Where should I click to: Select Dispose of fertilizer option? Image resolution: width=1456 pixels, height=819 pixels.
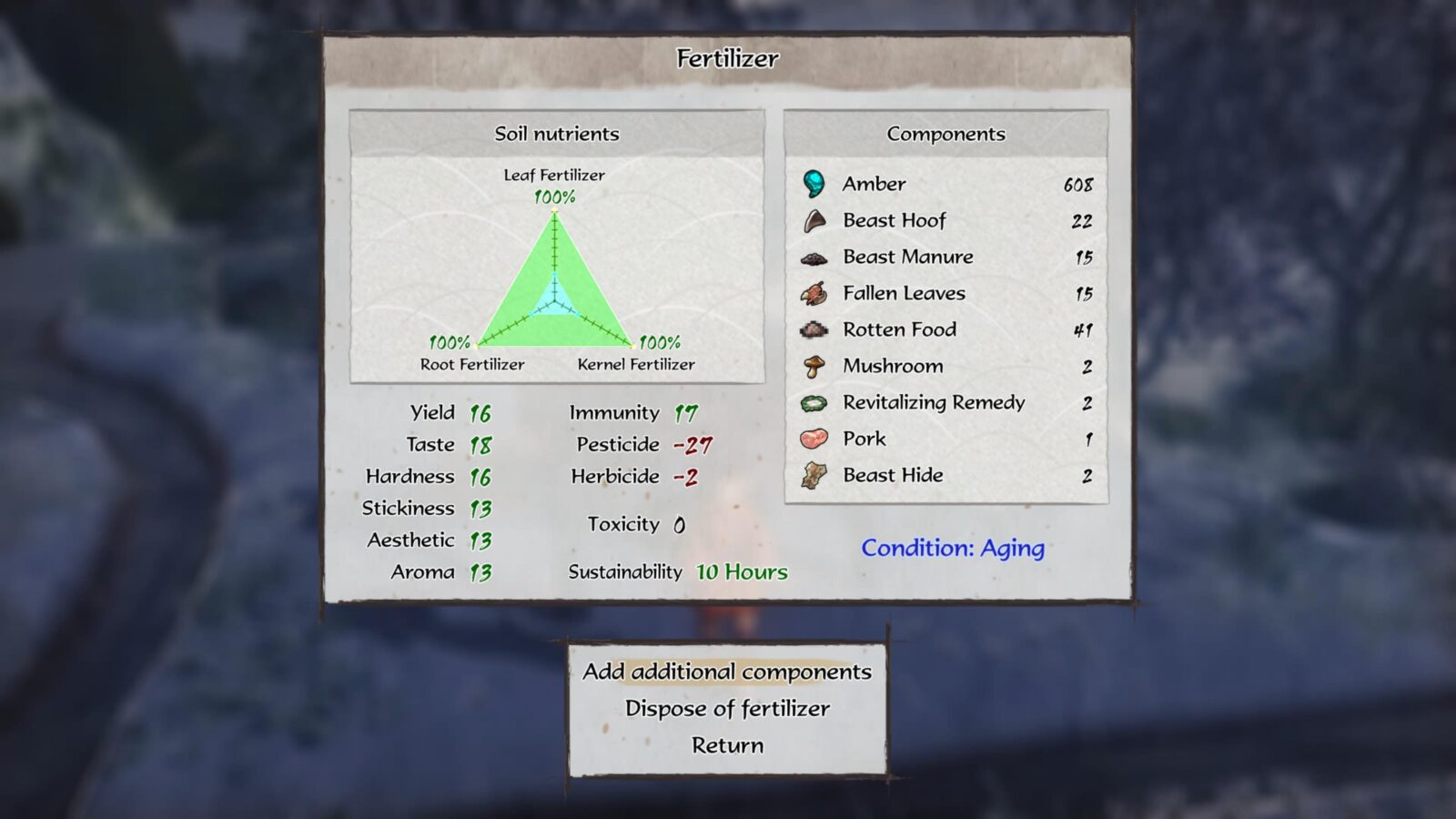pos(727,709)
